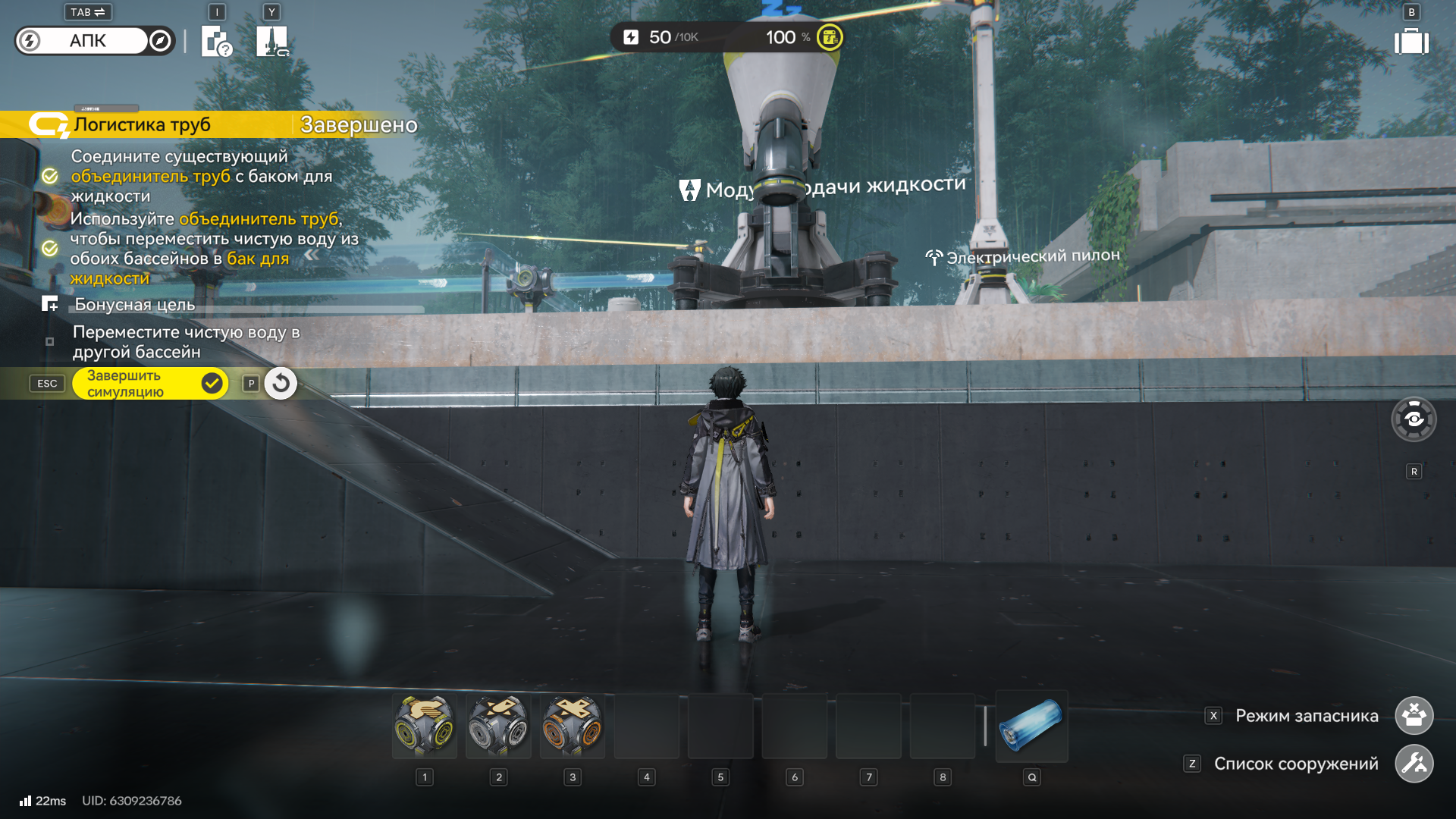Viewport: 1456px width, 819px height.
Task: Open the backpack inventory
Action: click(x=1410, y=42)
